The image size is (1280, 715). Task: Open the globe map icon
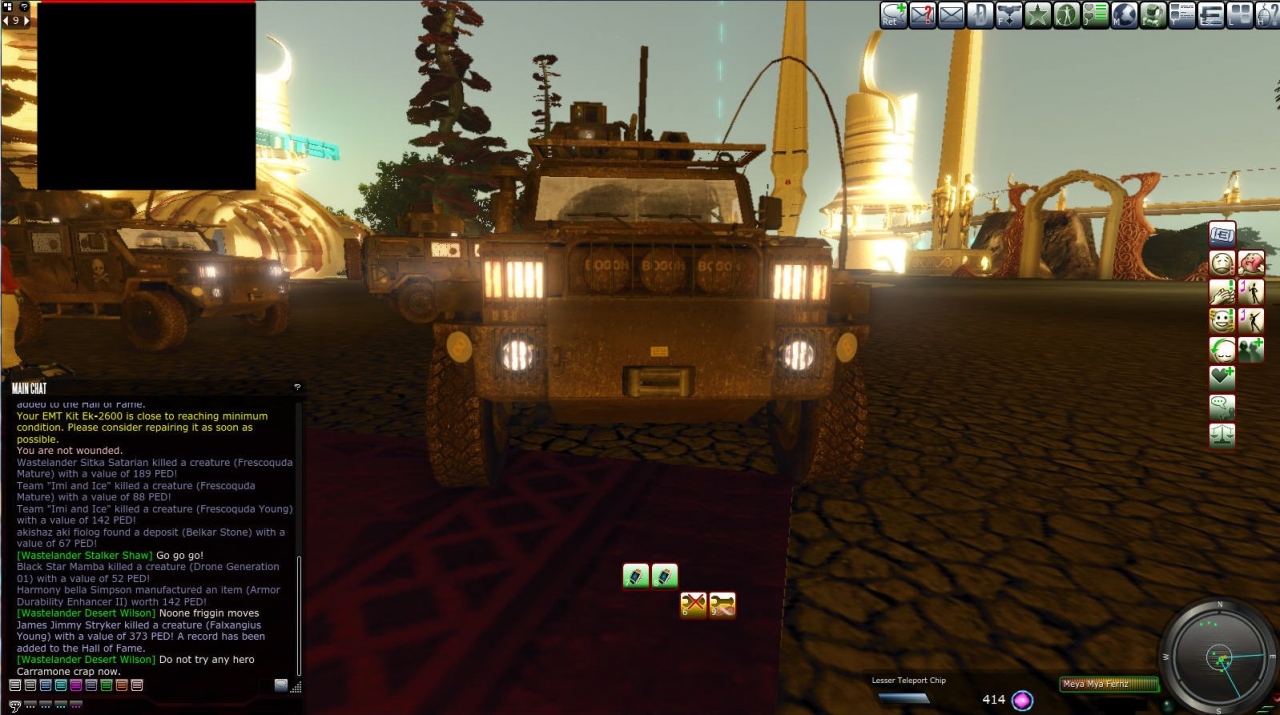pyautogui.click(x=1125, y=15)
